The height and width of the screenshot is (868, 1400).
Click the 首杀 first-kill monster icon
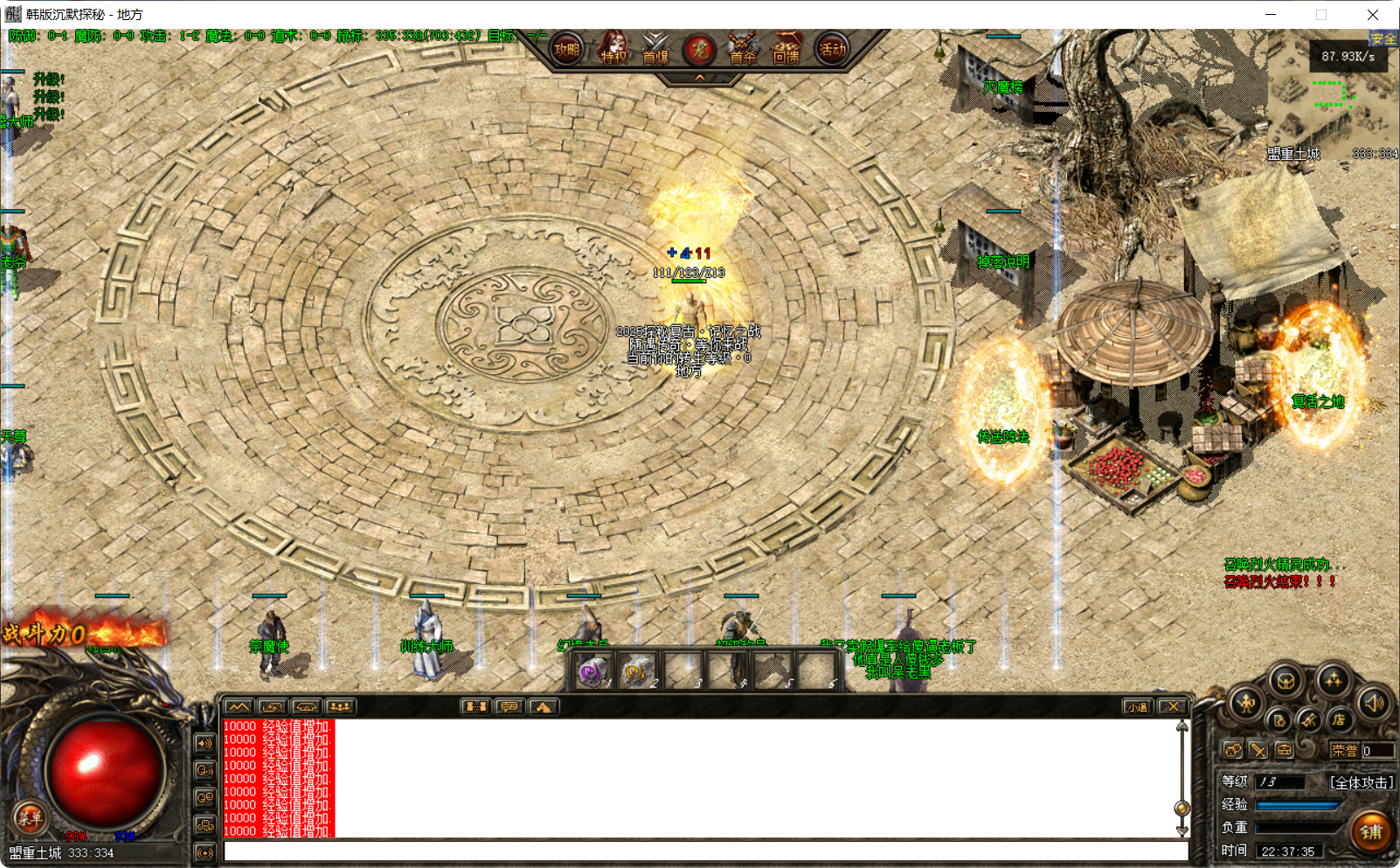coord(742,50)
